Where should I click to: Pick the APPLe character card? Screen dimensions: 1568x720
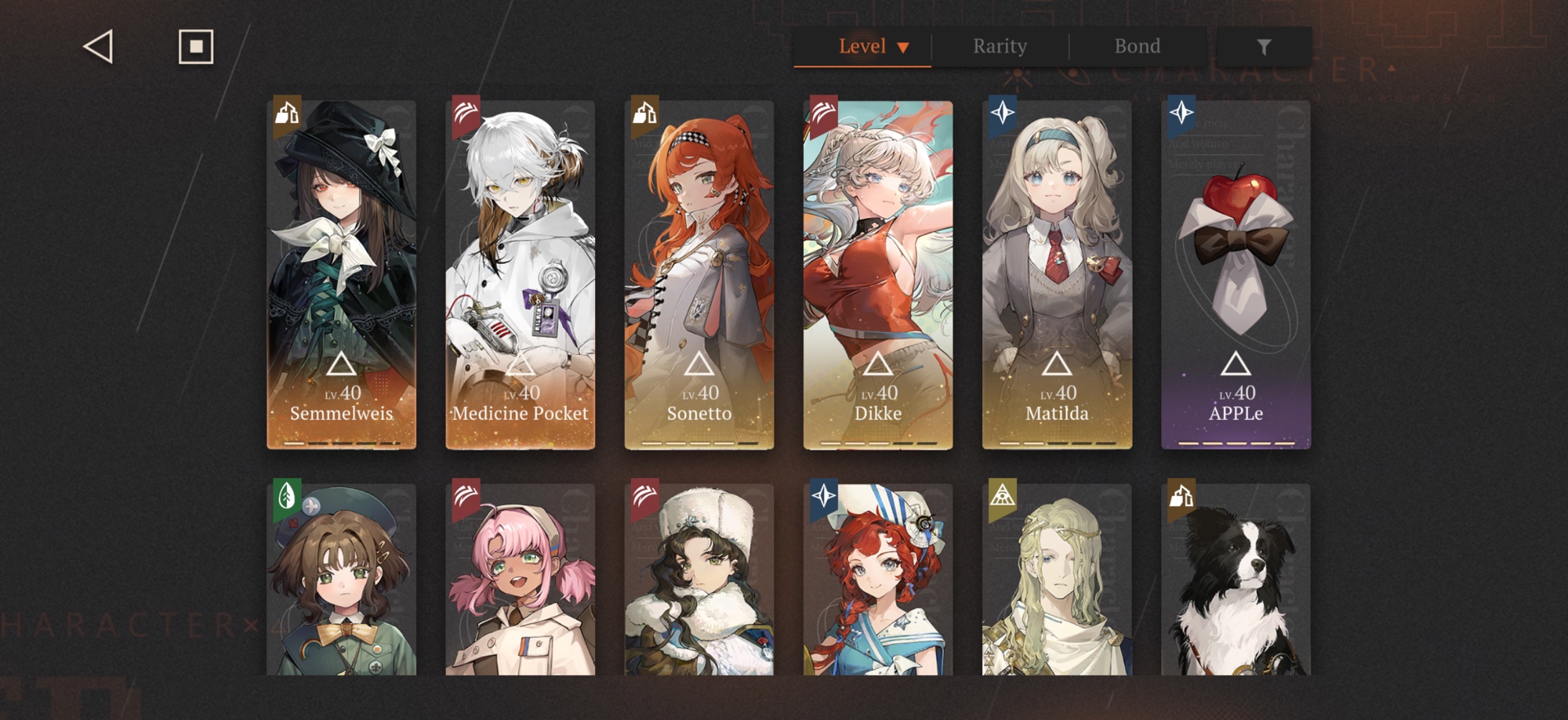(1236, 274)
